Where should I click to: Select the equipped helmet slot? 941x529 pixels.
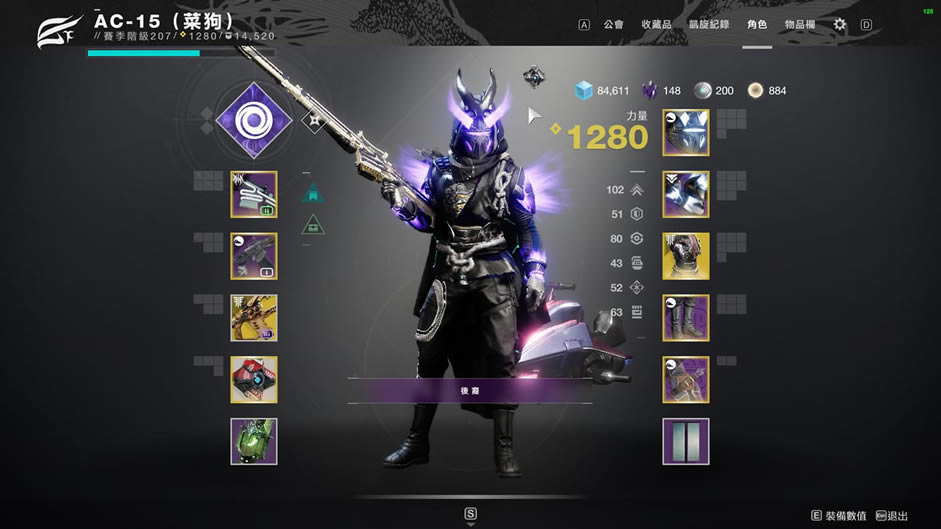click(x=686, y=132)
